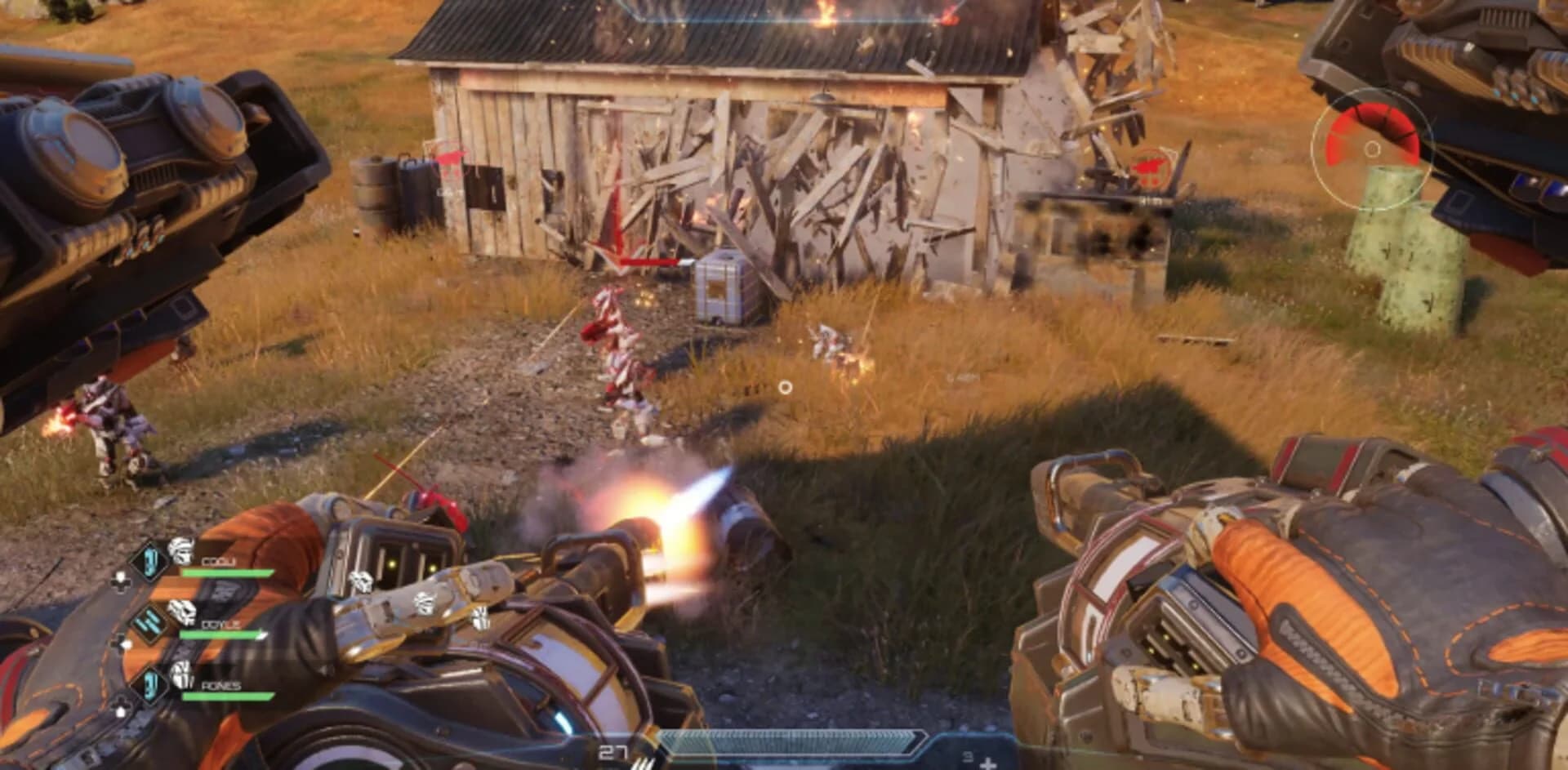
Task: Activate Doyle's ability diamond icon
Action: (x=149, y=623)
